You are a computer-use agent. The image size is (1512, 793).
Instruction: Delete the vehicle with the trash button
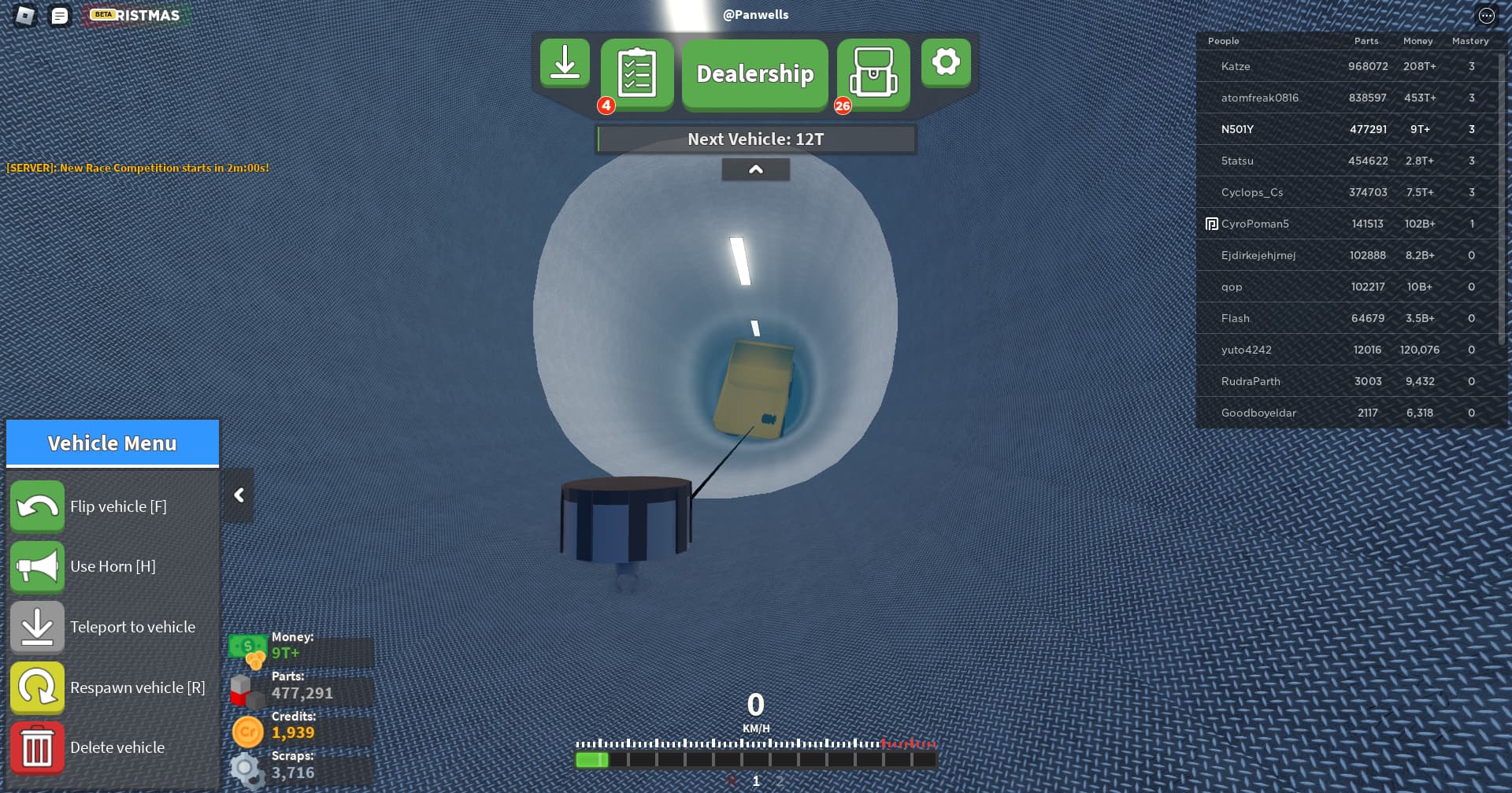[37, 747]
